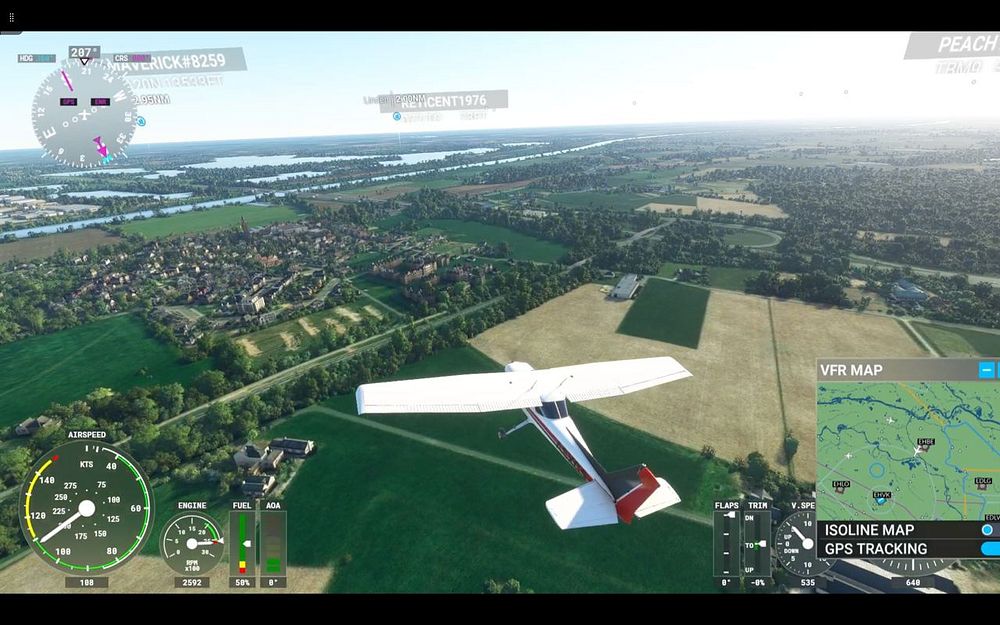The height and width of the screenshot is (625, 1000).
Task: Click the heading compass HSI instrument
Action: coord(84,113)
